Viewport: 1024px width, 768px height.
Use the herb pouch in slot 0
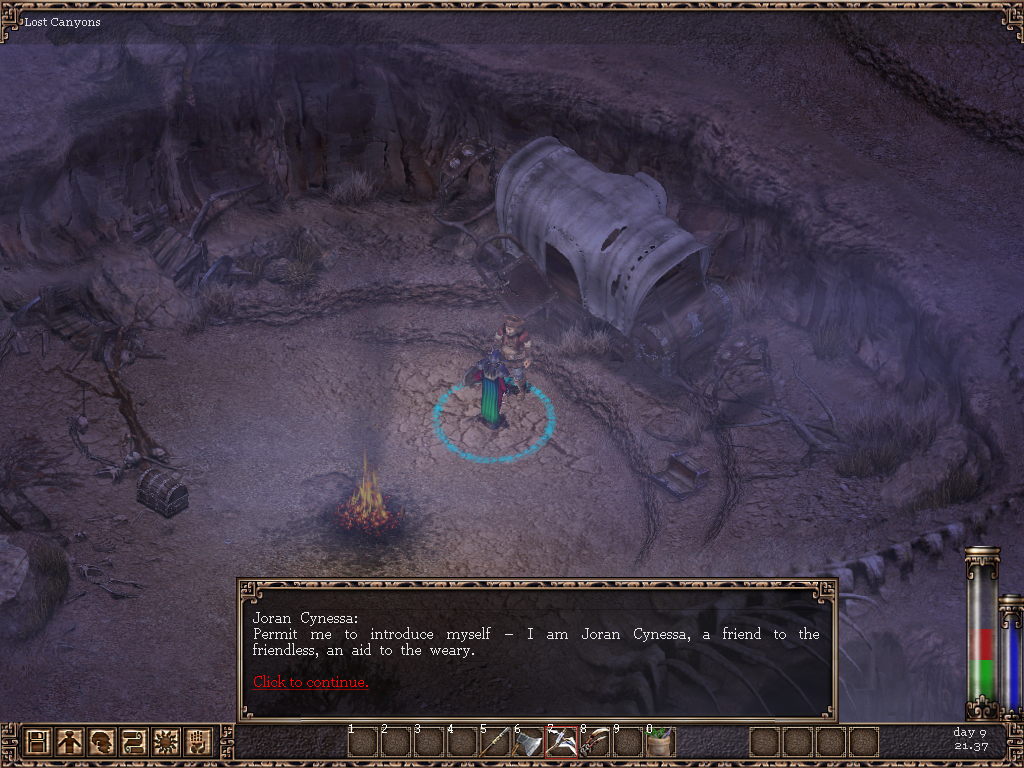(660, 743)
